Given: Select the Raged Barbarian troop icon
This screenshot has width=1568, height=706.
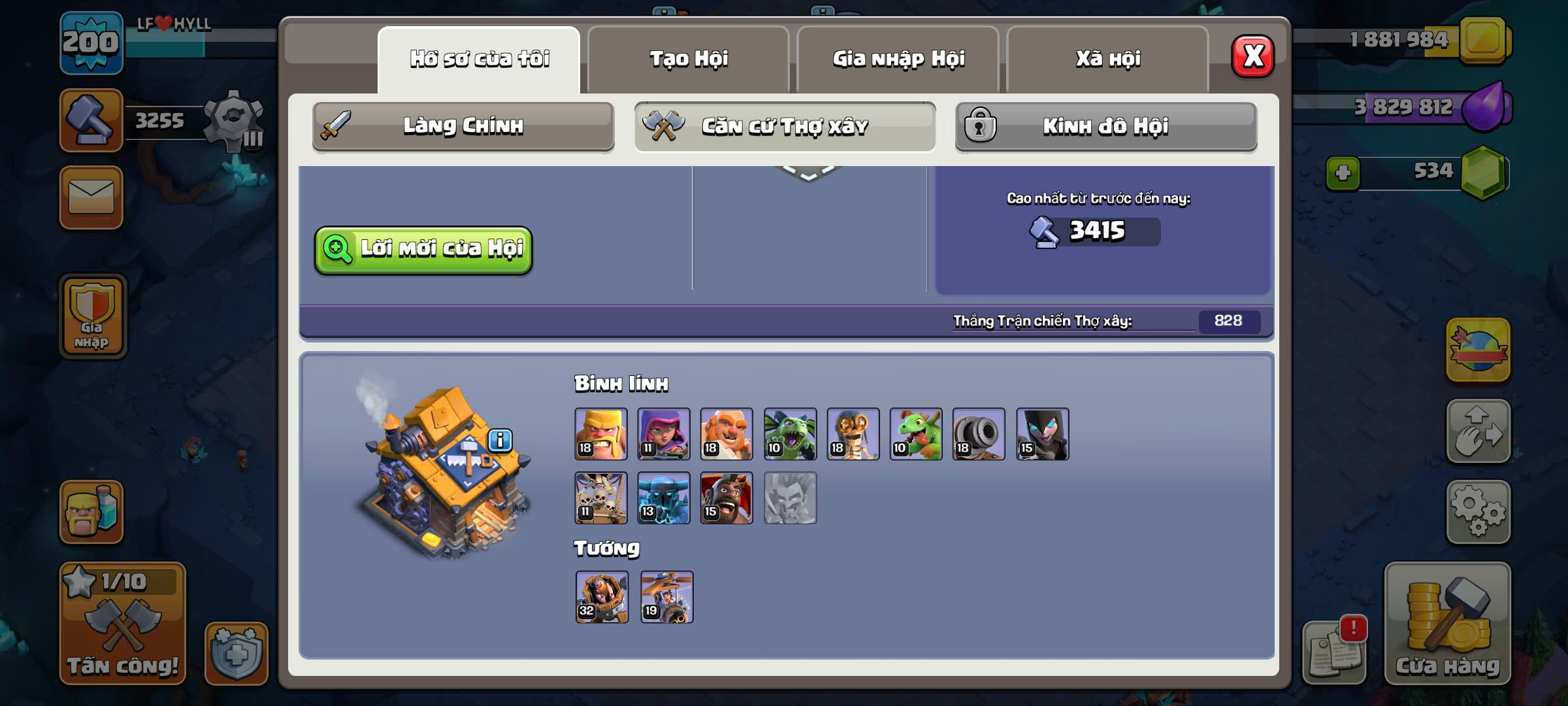Looking at the screenshot, I should pyautogui.click(x=601, y=434).
